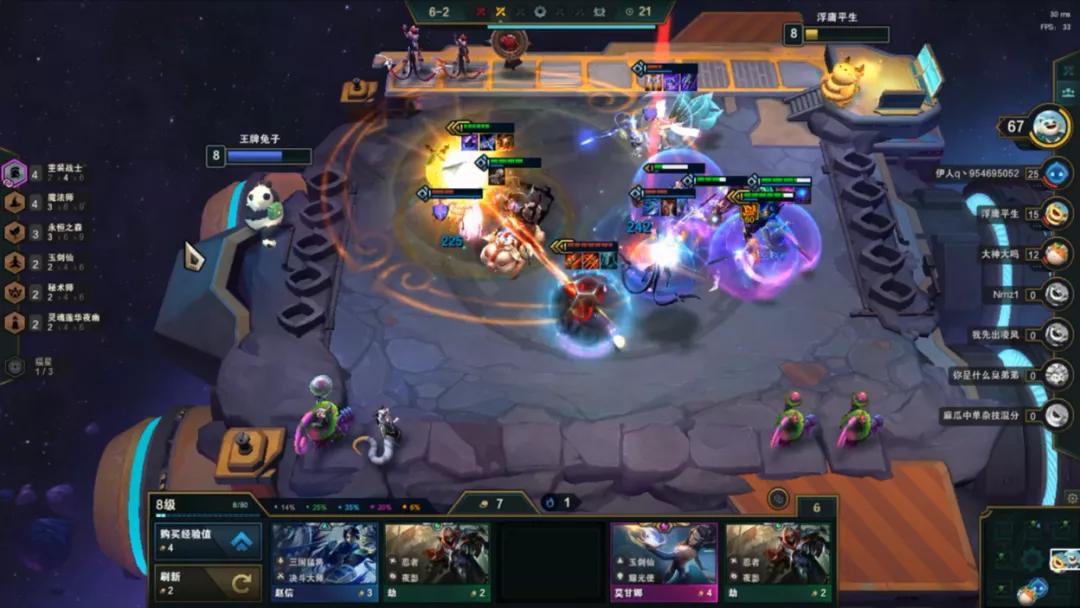View player 伊人q丶954695052's board

1056,173
